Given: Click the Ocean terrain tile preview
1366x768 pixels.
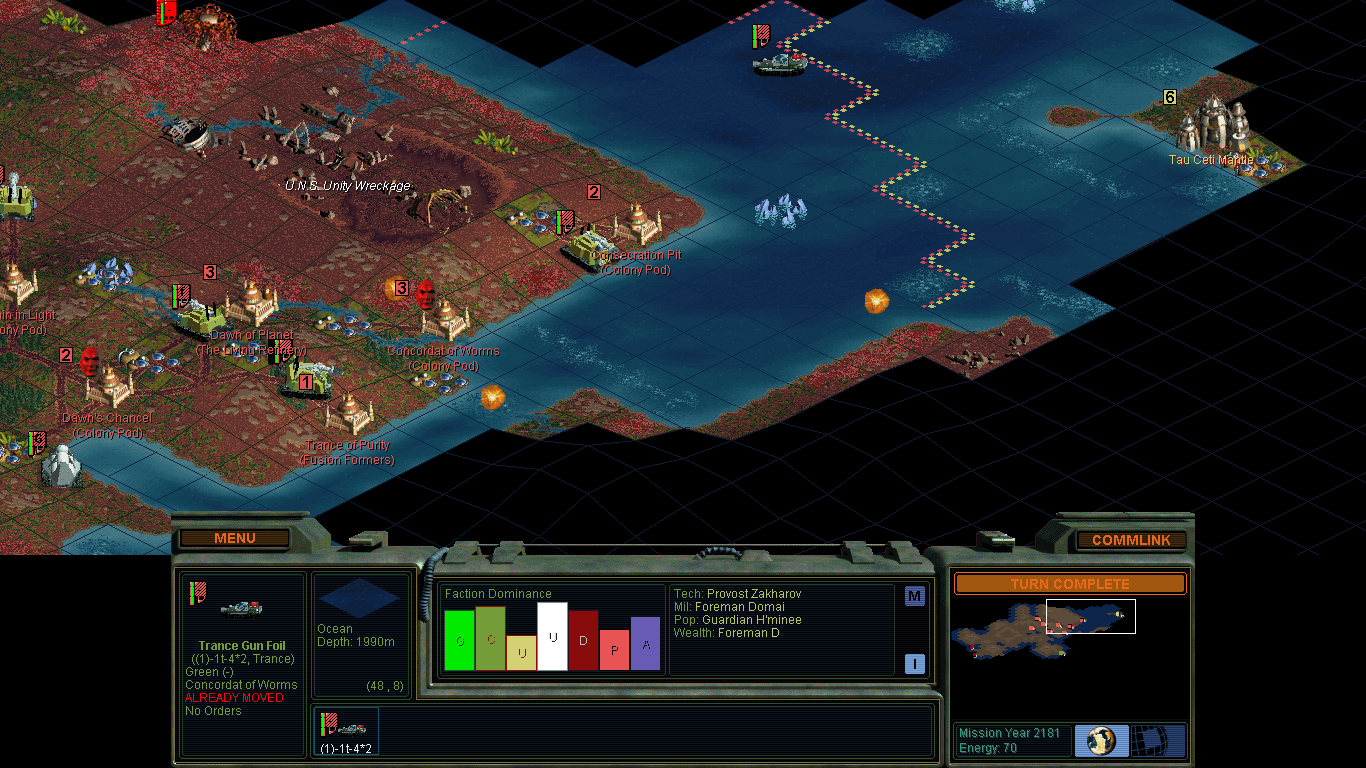Looking at the screenshot, I should click(x=360, y=599).
